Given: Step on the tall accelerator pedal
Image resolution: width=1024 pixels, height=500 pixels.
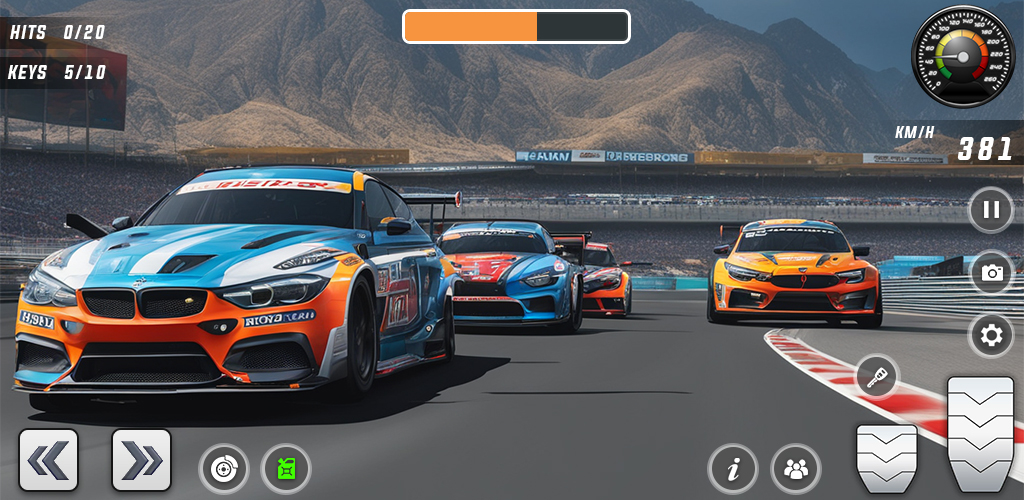Looking at the screenshot, I should click(x=980, y=433).
